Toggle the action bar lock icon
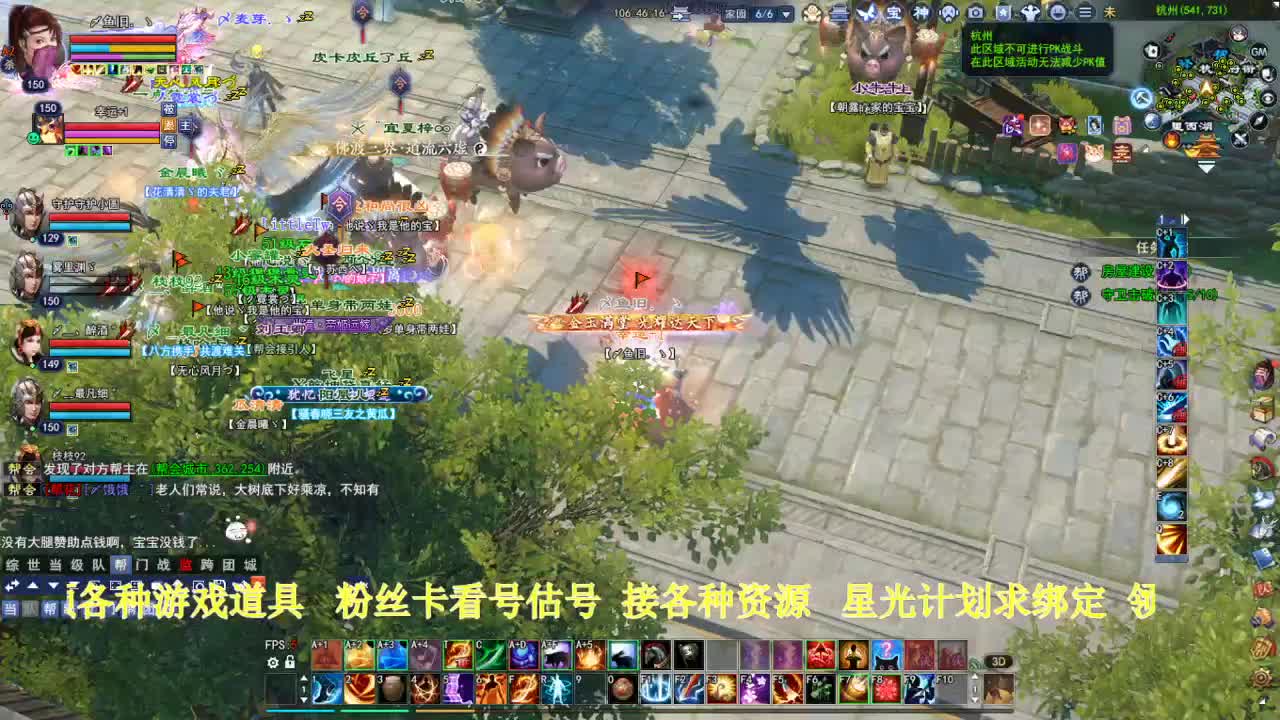 pyautogui.click(x=290, y=662)
